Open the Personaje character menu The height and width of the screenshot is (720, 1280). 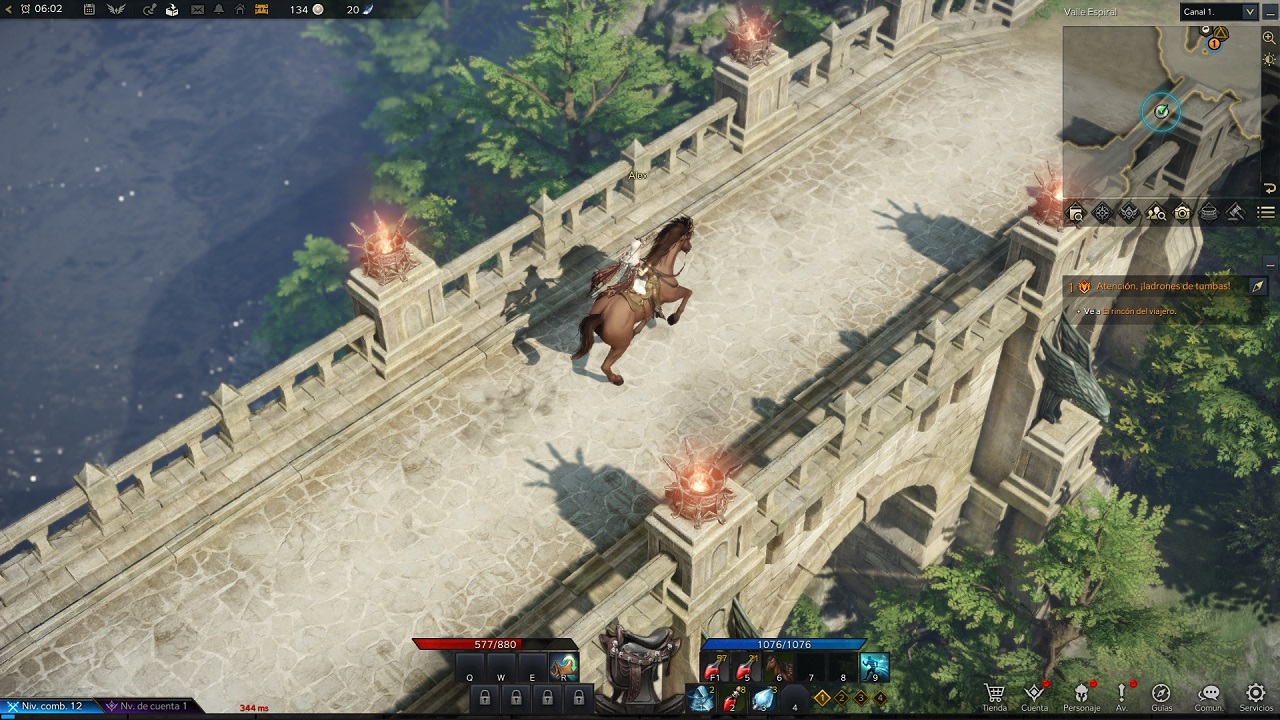coord(1081,696)
